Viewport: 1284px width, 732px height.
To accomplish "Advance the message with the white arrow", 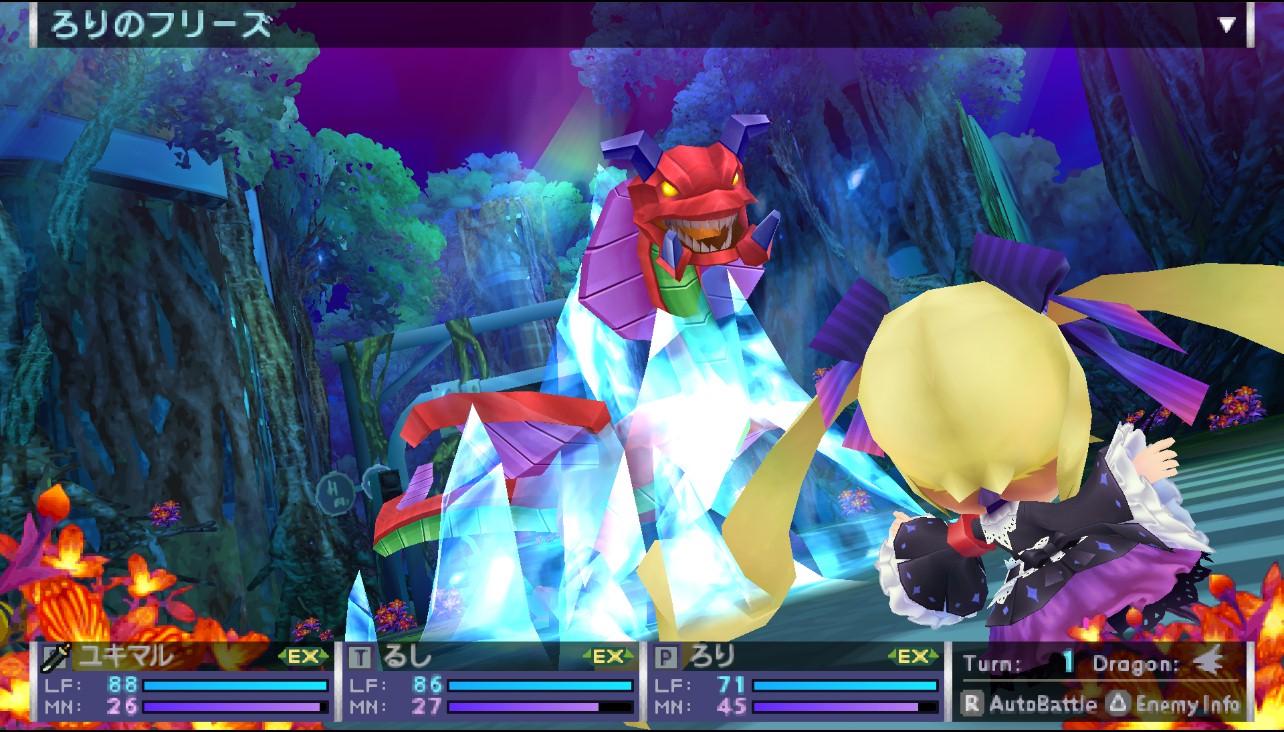I will [1227, 25].
